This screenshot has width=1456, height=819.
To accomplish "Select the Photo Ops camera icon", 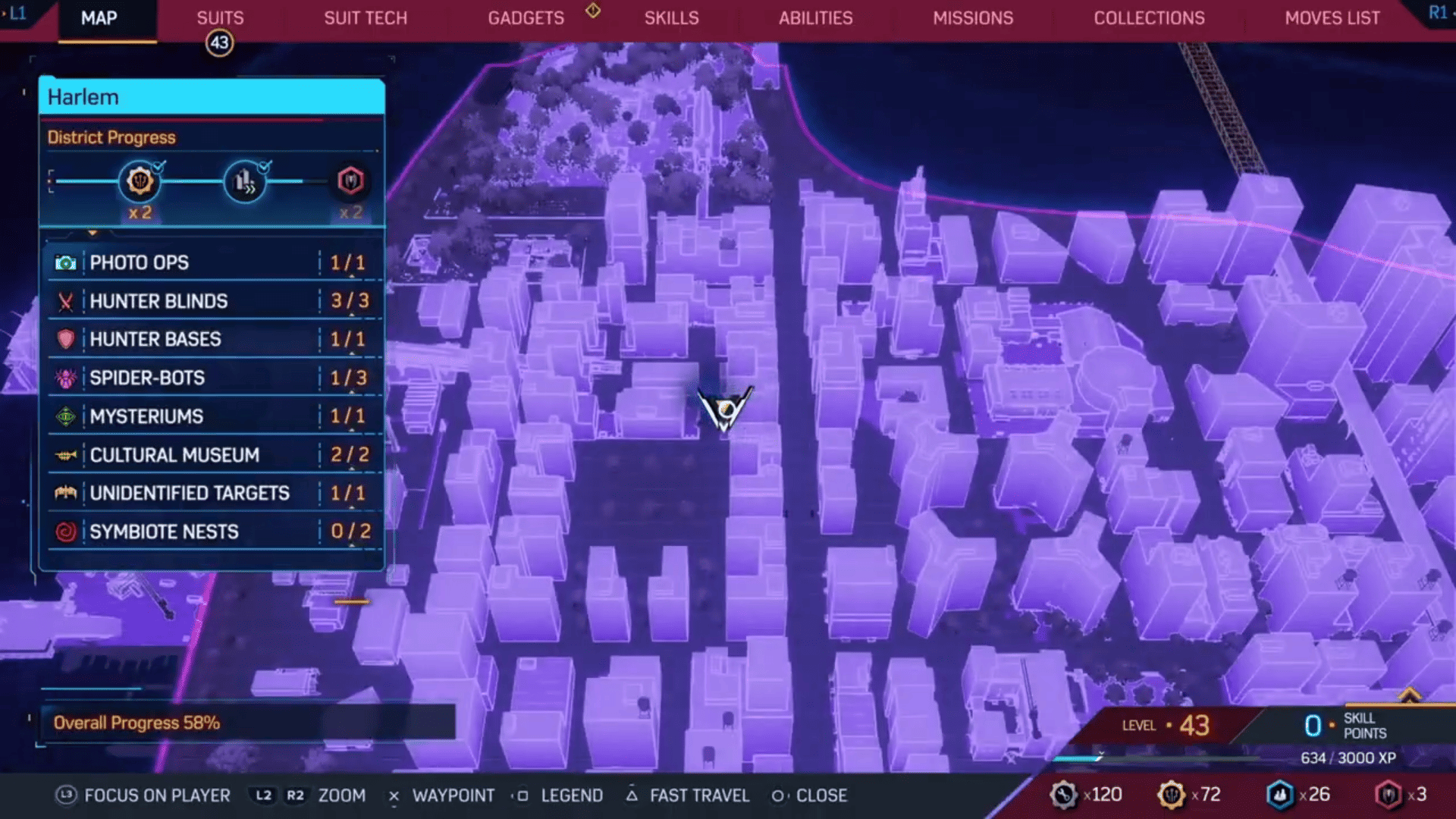I will click(67, 262).
